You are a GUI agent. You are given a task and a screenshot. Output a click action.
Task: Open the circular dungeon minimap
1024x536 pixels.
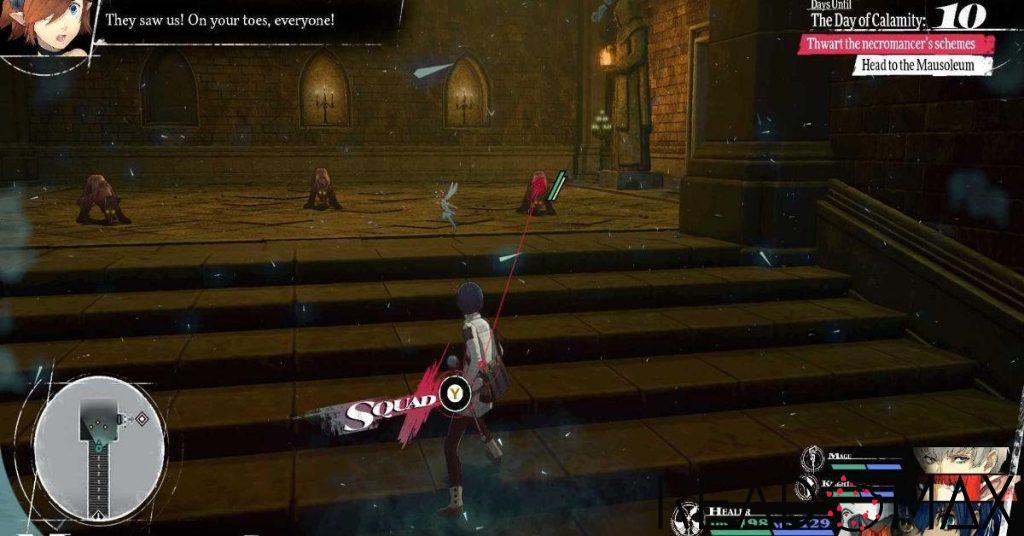coord(98,448)
